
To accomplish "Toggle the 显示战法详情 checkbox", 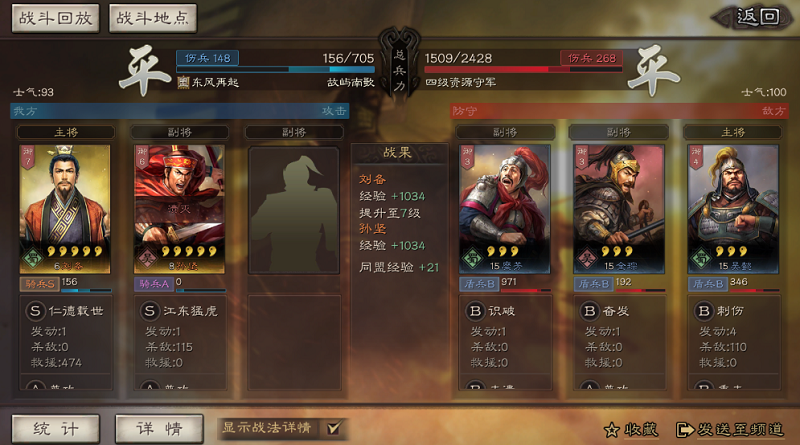I will (334, 428).
